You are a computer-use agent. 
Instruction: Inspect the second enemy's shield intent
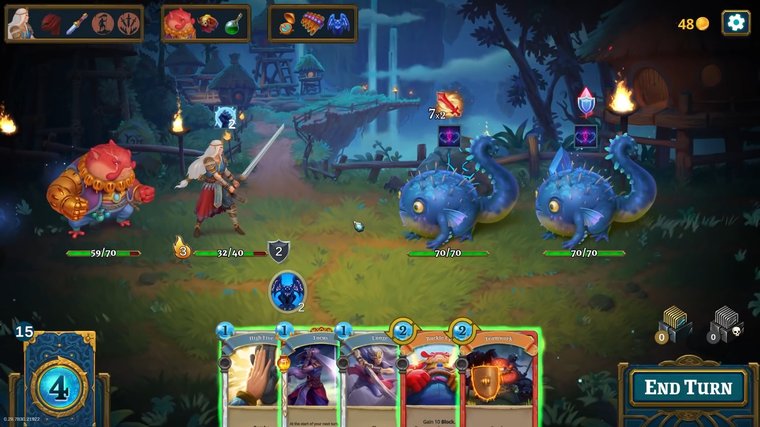pyautogui.click(x=586, y=102)
